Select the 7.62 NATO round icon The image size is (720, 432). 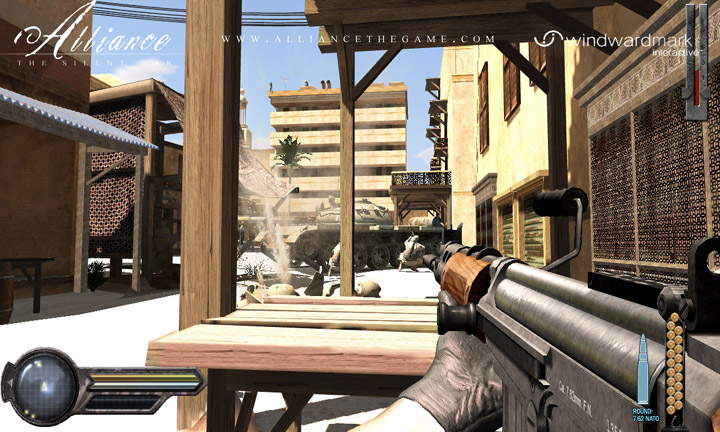[644, 369]
